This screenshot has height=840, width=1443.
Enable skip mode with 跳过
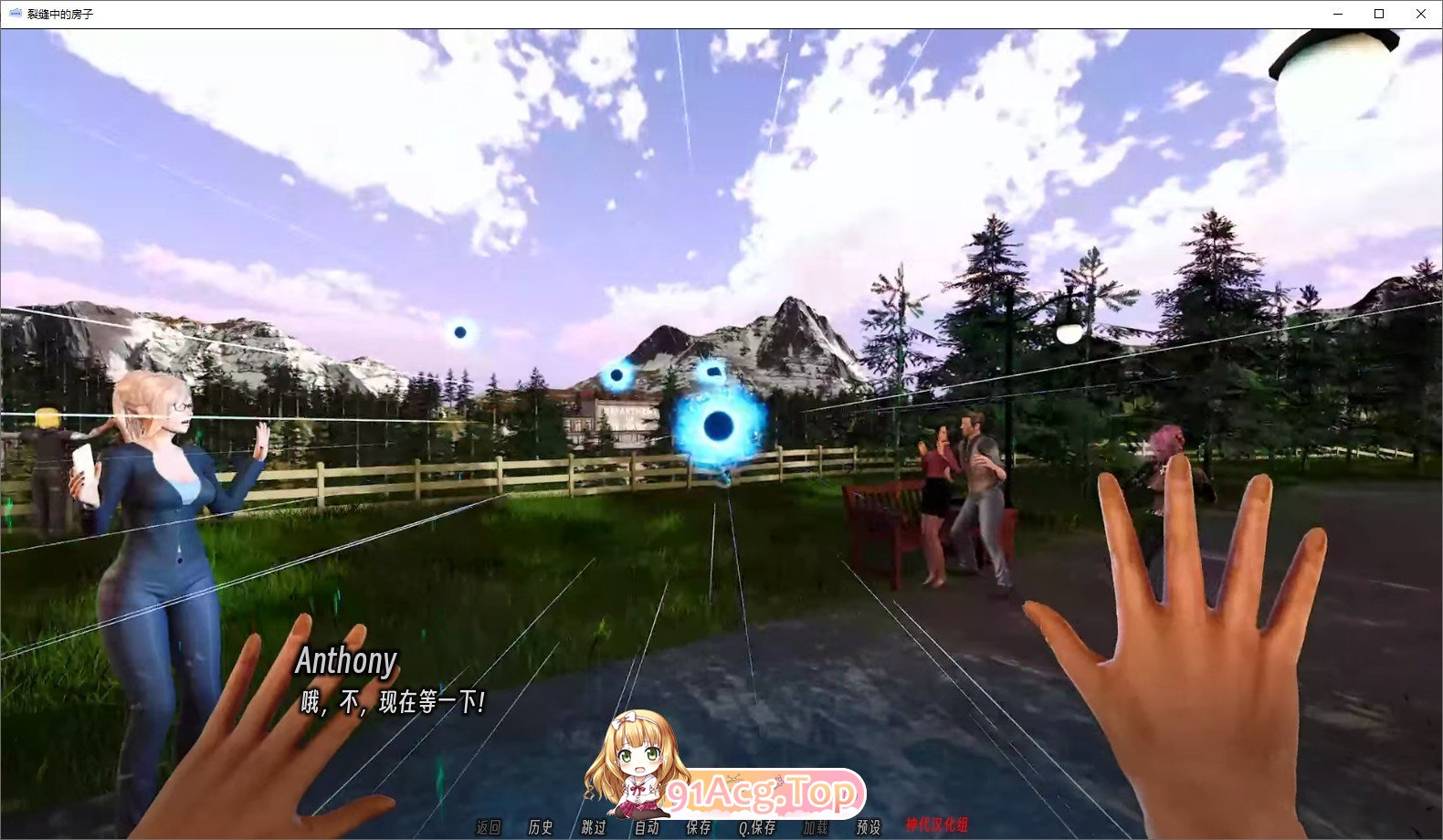tap(591, 827)
